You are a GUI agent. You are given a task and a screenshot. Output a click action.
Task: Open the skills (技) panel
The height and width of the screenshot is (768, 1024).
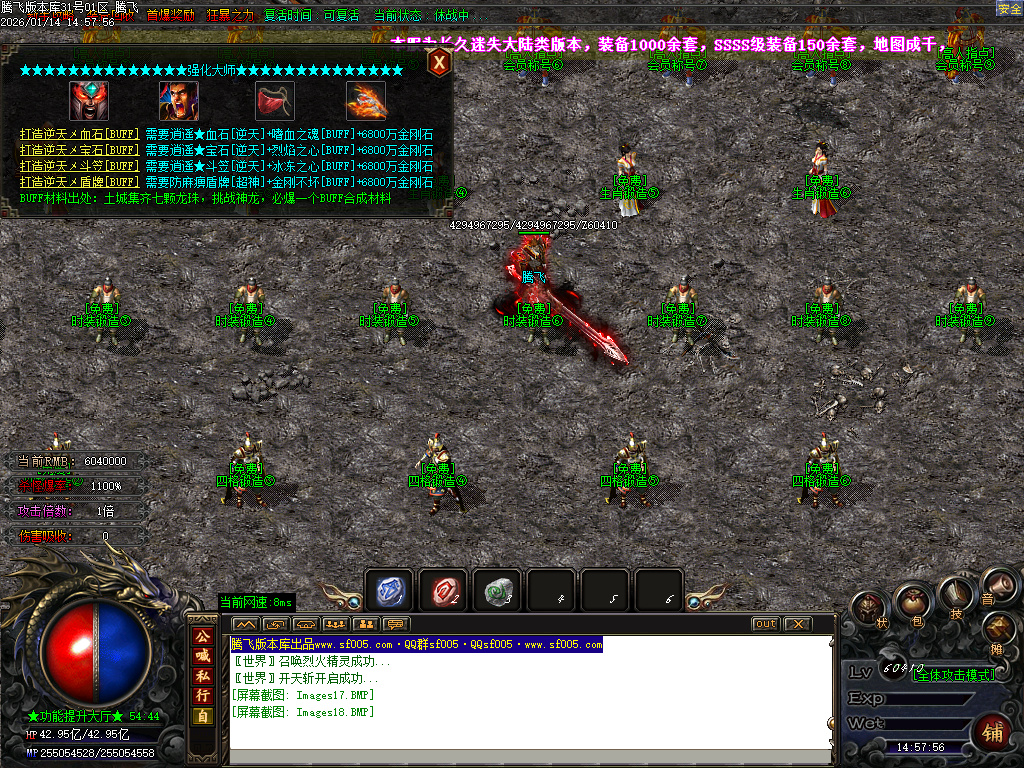click(956, 595)
